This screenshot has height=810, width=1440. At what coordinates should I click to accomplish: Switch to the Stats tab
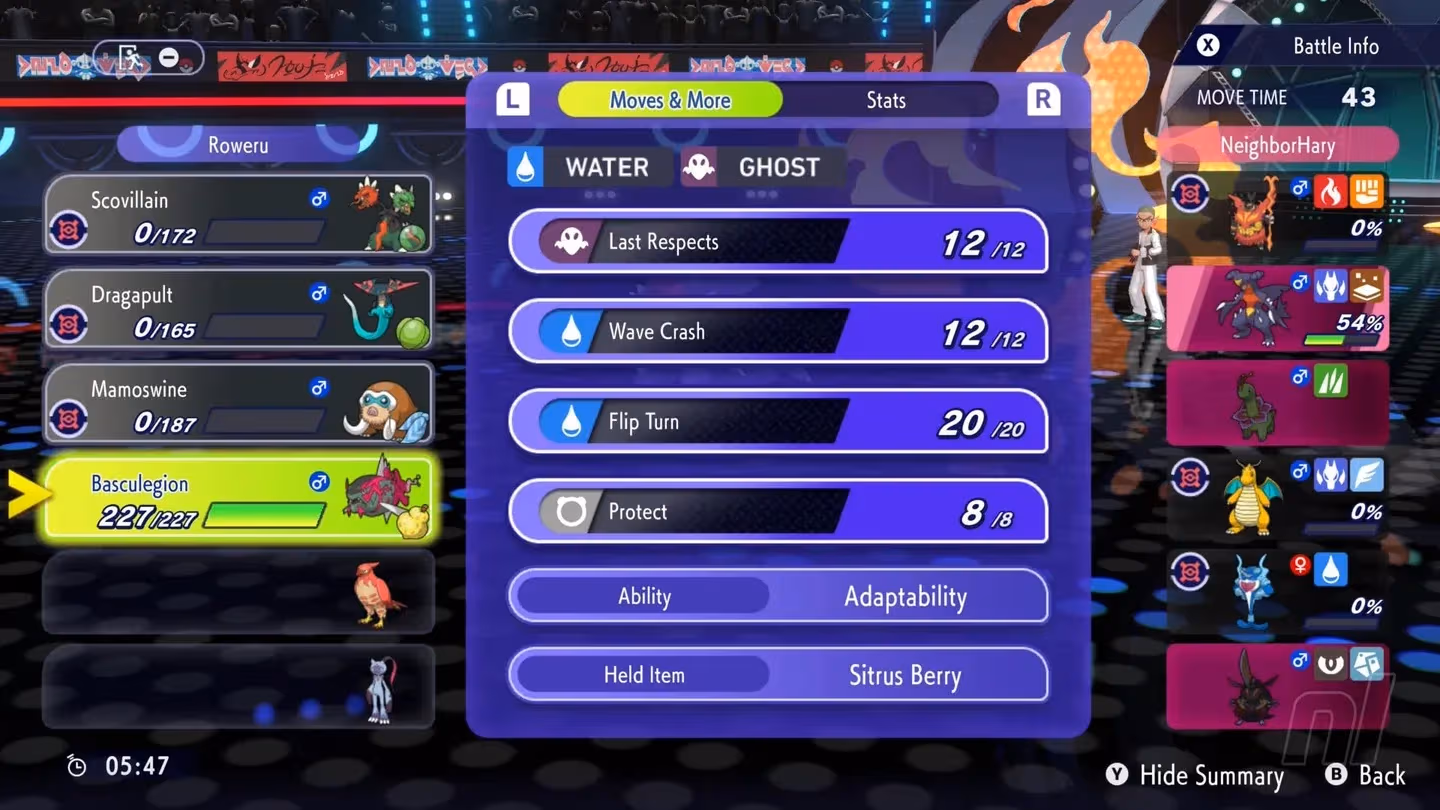(x=886, y=99)
